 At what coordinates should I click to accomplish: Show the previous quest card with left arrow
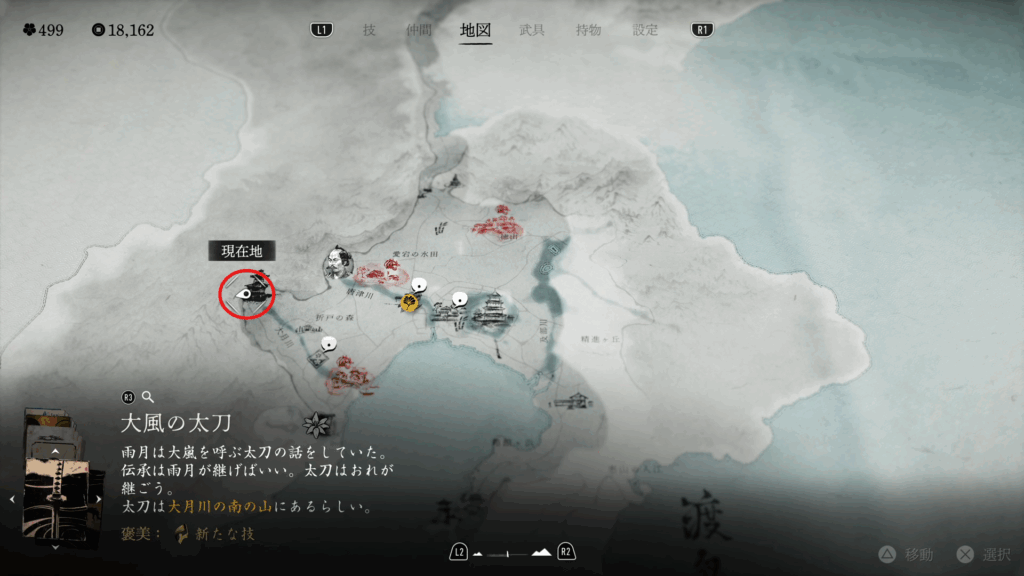pos(11,500)
